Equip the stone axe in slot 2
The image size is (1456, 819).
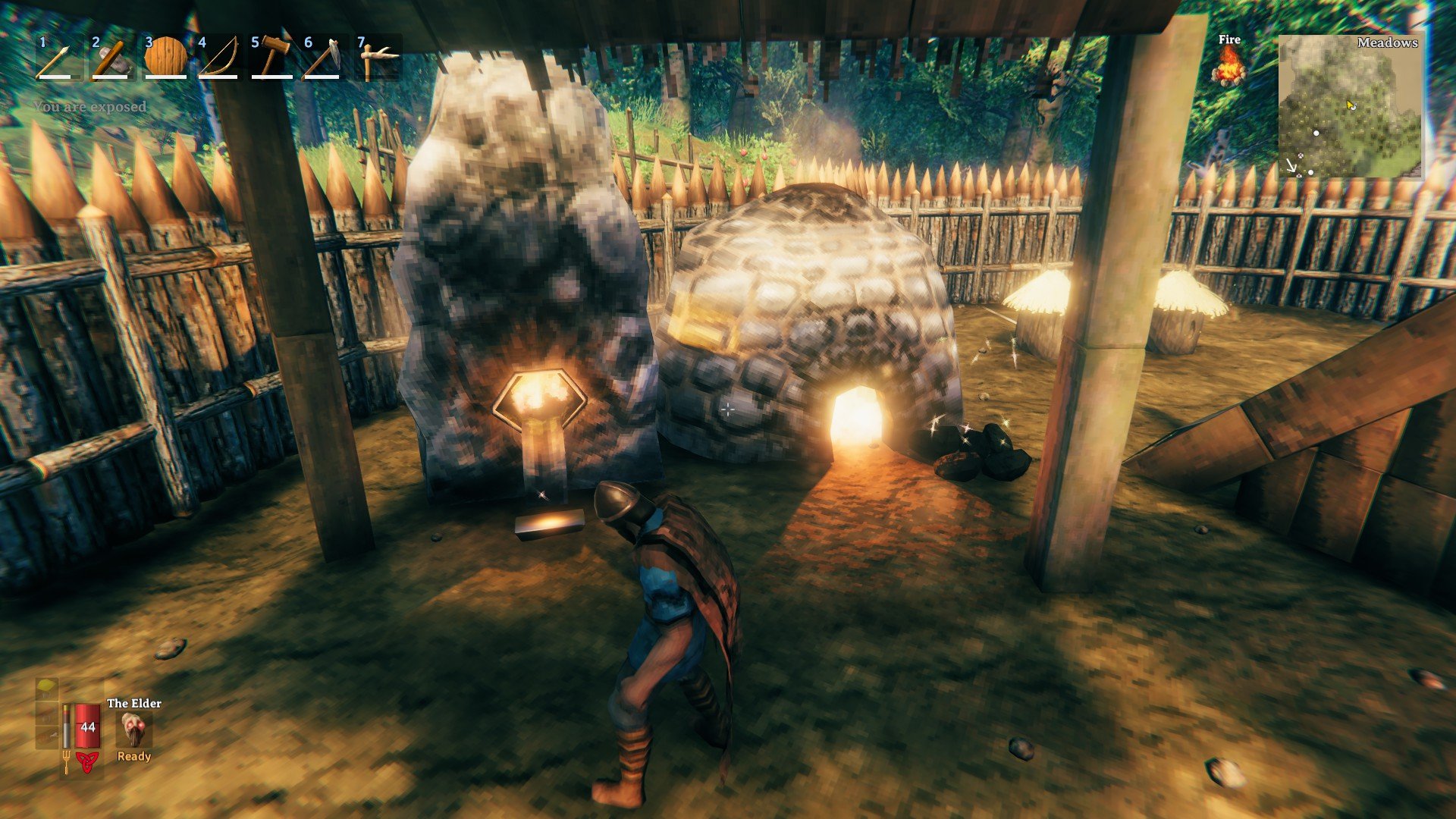pos(111,58)
